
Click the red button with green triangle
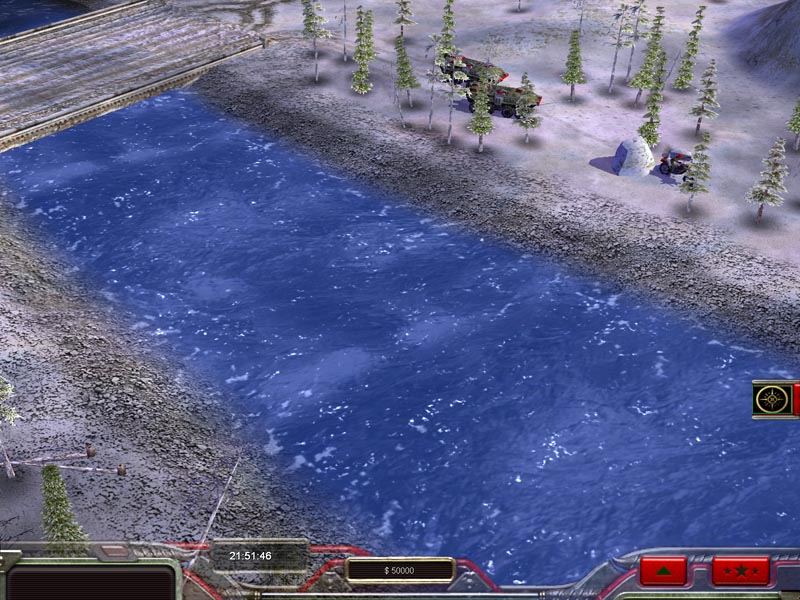(663, 571)
